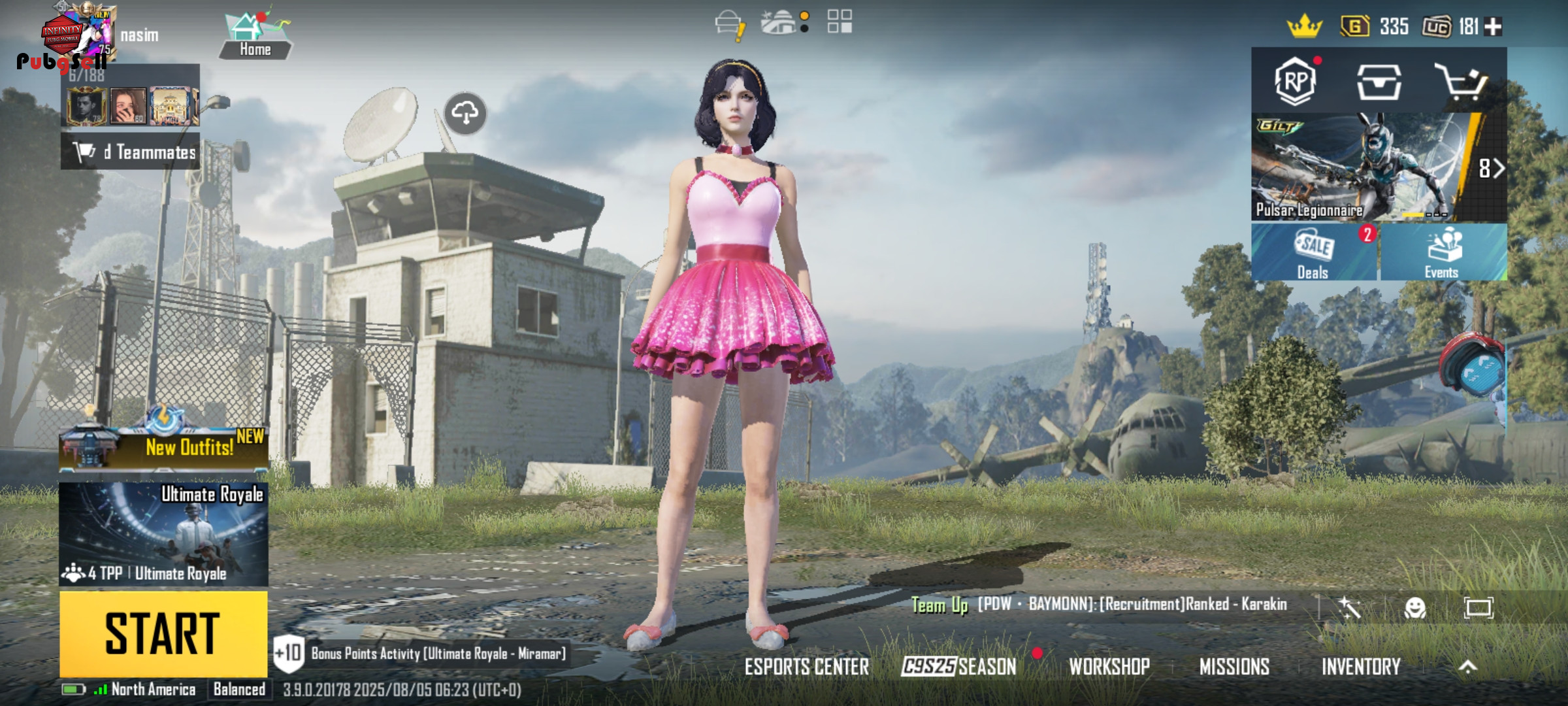
Task: Open the Inventory menu
Action: tap(1361, 667)
